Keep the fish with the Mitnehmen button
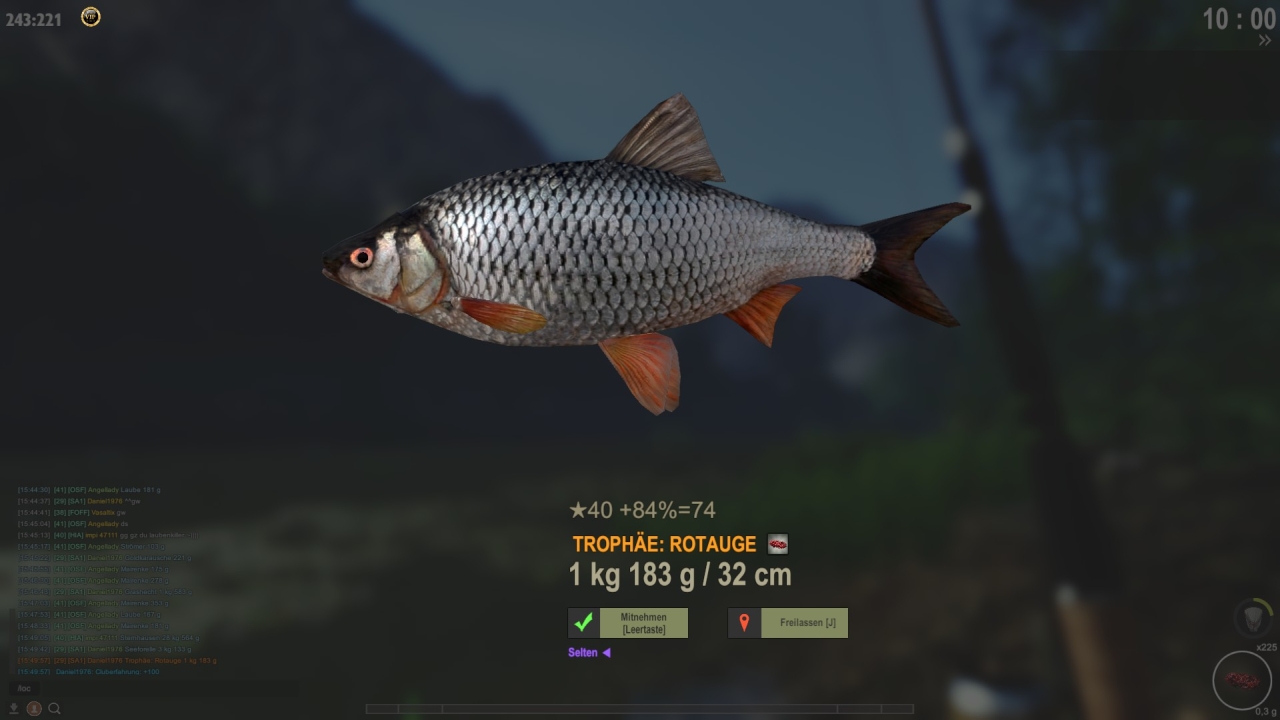 tap(628, 623)
